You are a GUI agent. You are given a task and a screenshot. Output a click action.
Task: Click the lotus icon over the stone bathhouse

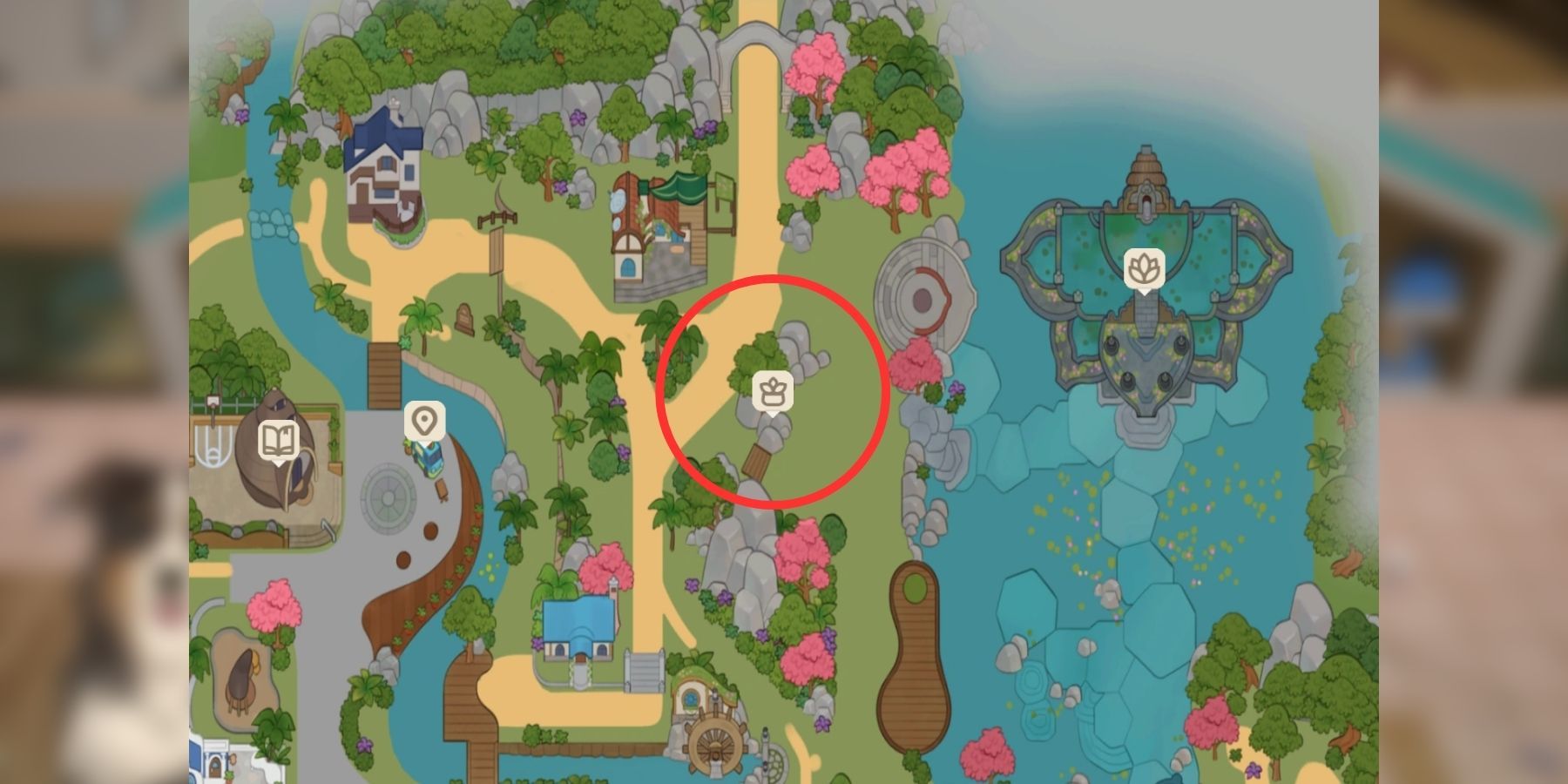click(1142, 268)
